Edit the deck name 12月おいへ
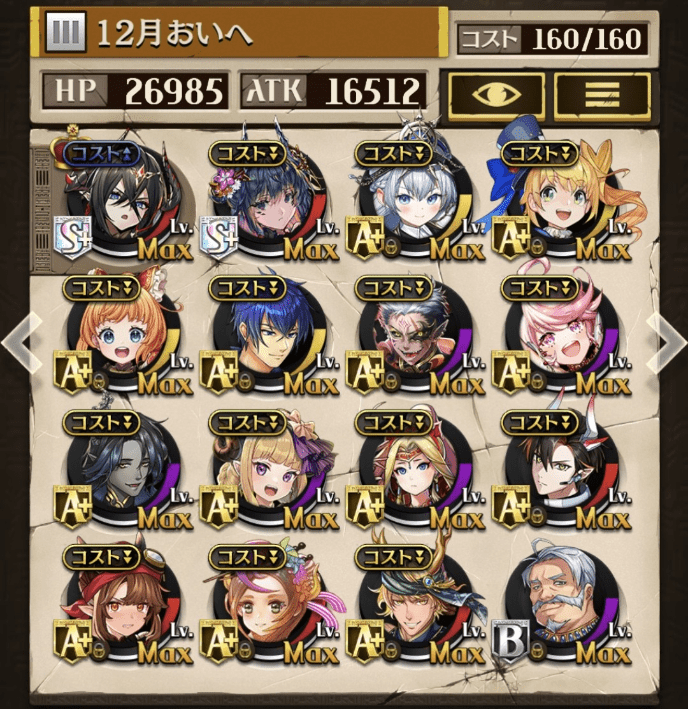688x709 pixels. [240, 33]
